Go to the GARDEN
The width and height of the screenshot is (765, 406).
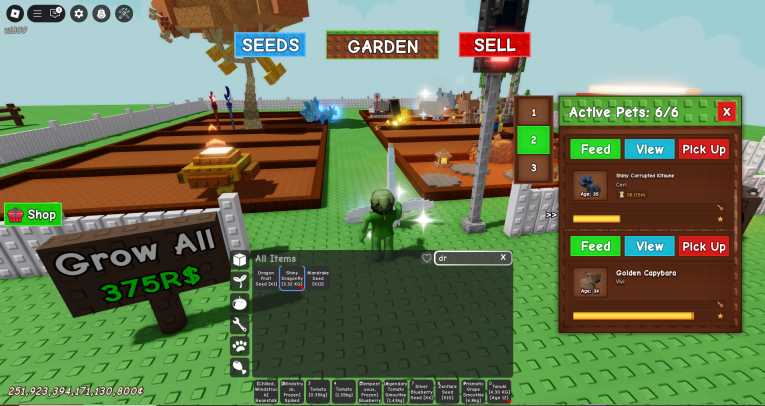[x=382, y=46]
